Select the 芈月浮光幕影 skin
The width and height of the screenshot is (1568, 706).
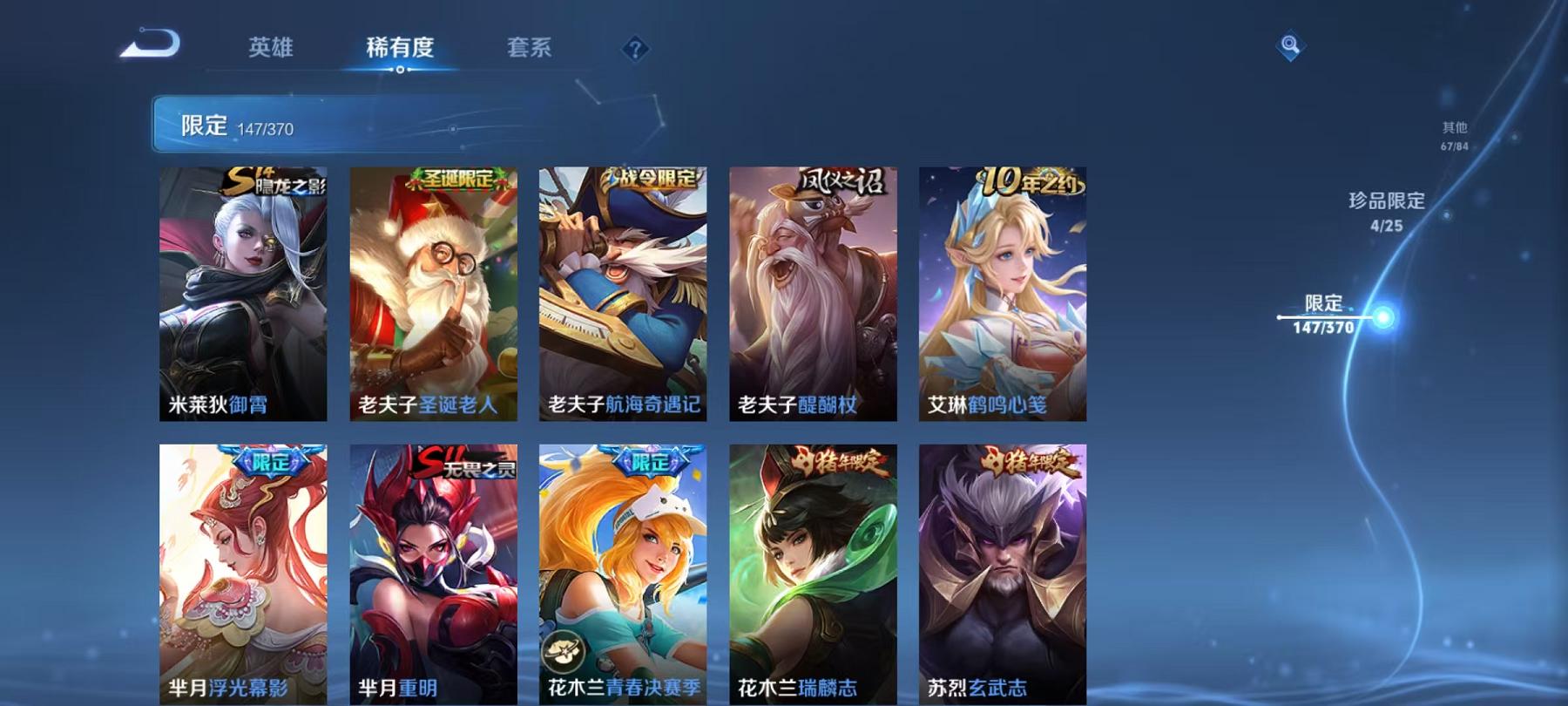[x=245, y=571]
